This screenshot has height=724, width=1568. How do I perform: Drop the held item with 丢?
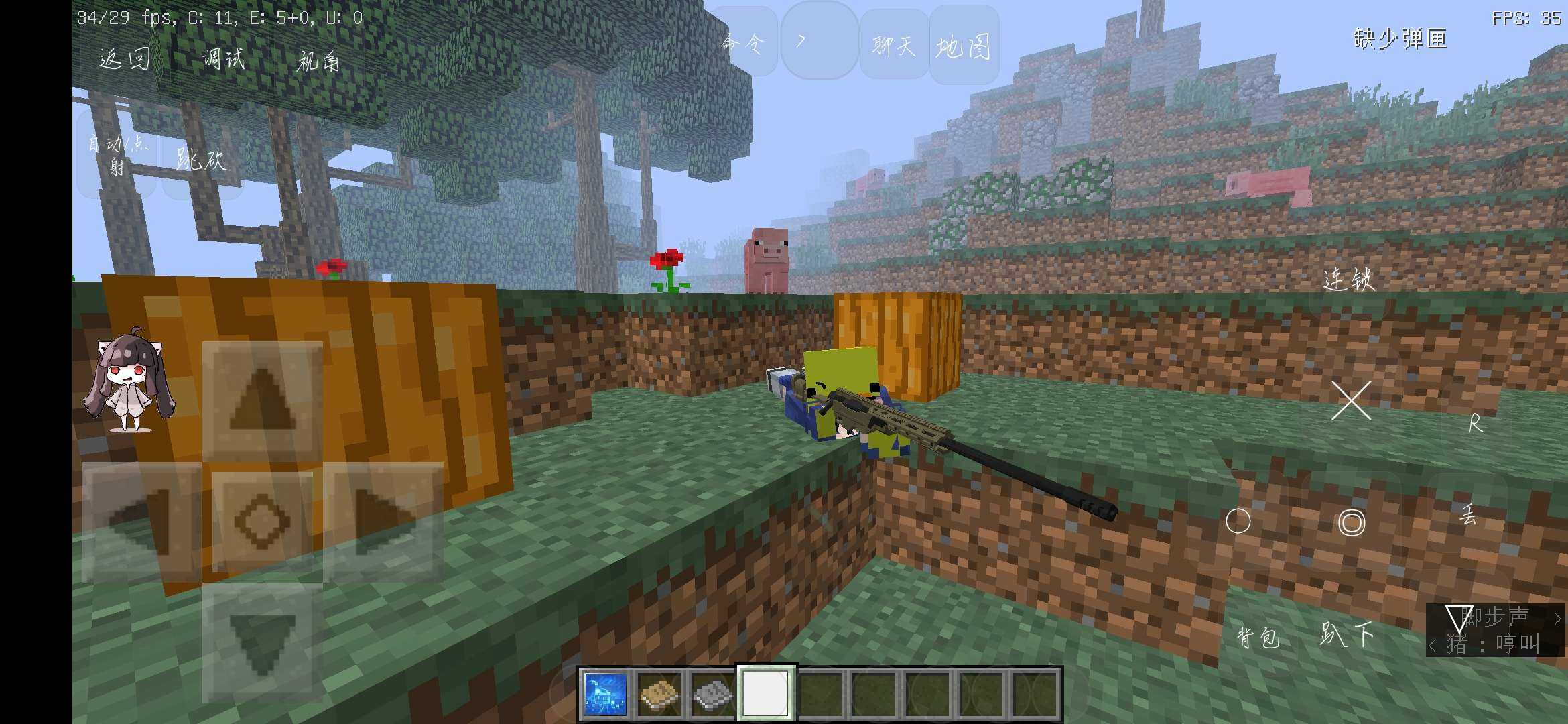(1467, 515)
